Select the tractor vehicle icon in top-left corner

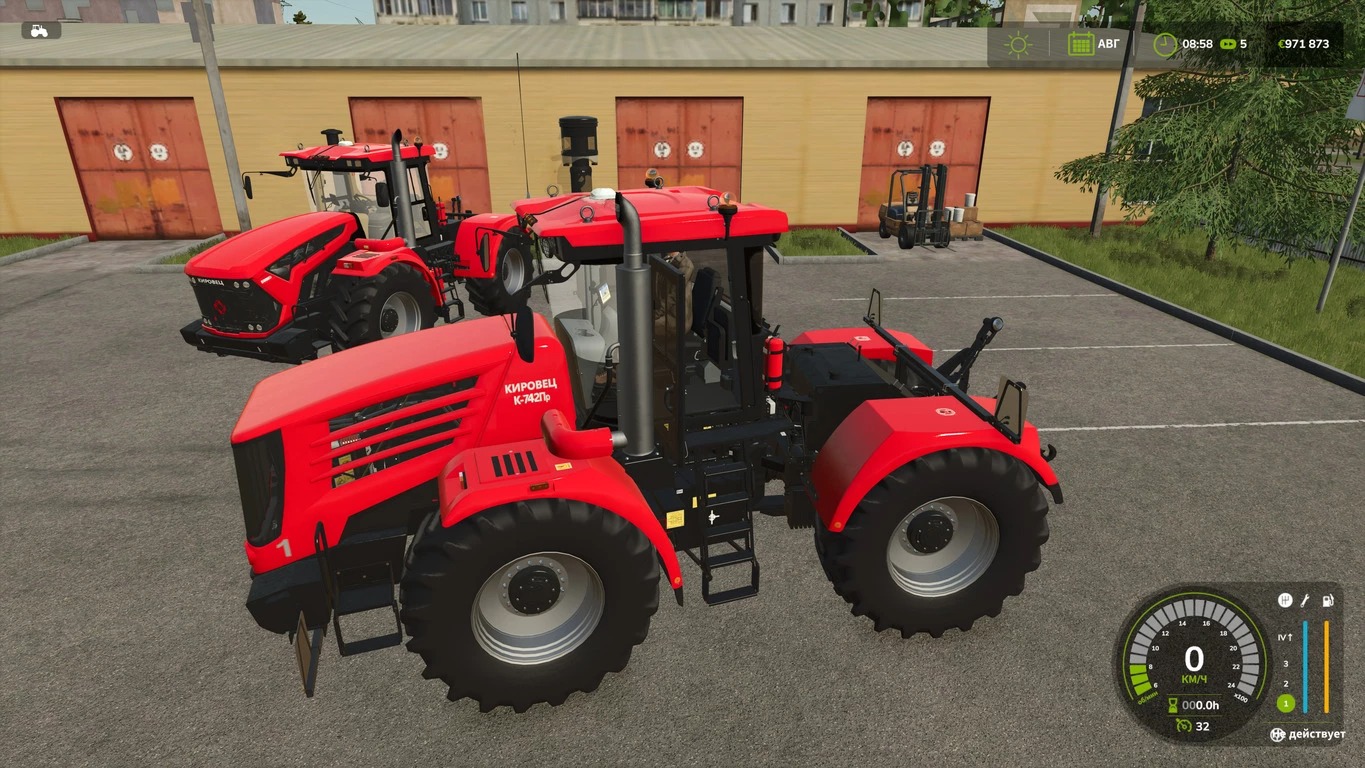pos(37,30)
